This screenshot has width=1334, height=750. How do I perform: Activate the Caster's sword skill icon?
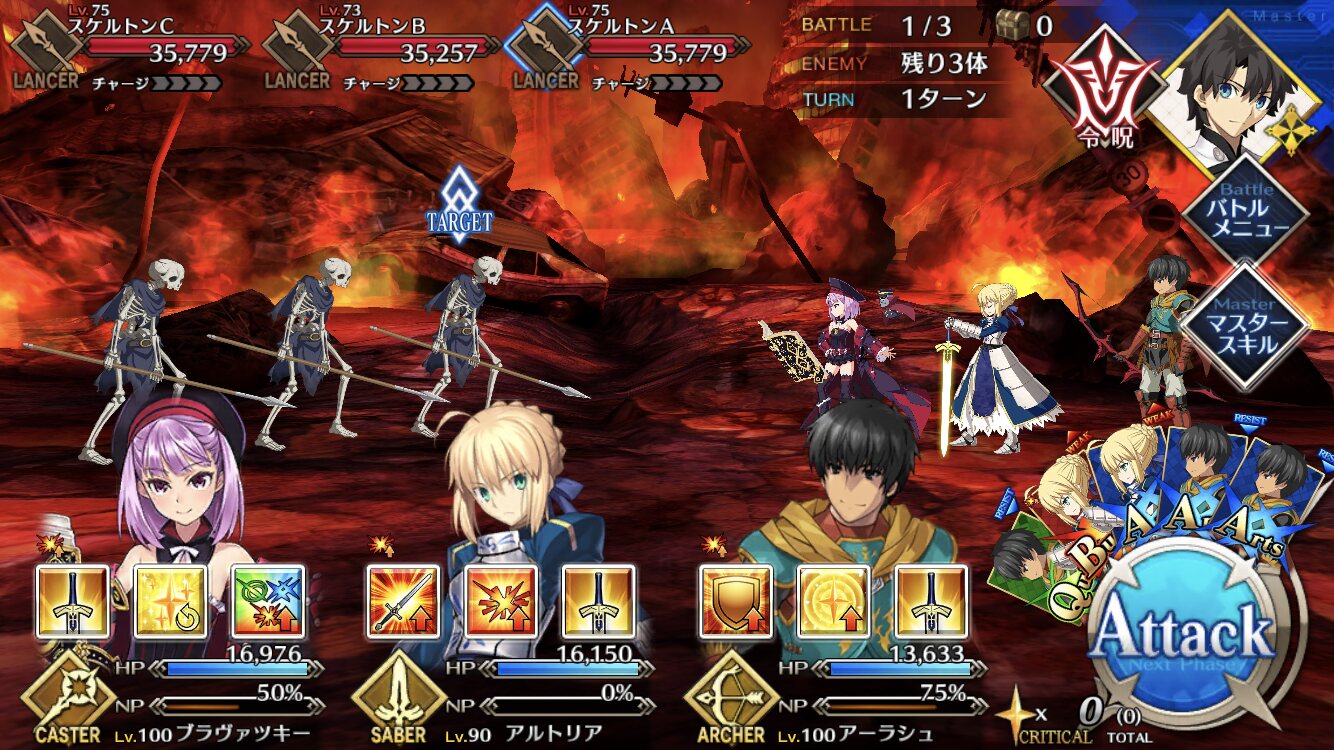(x=73, y=602)
